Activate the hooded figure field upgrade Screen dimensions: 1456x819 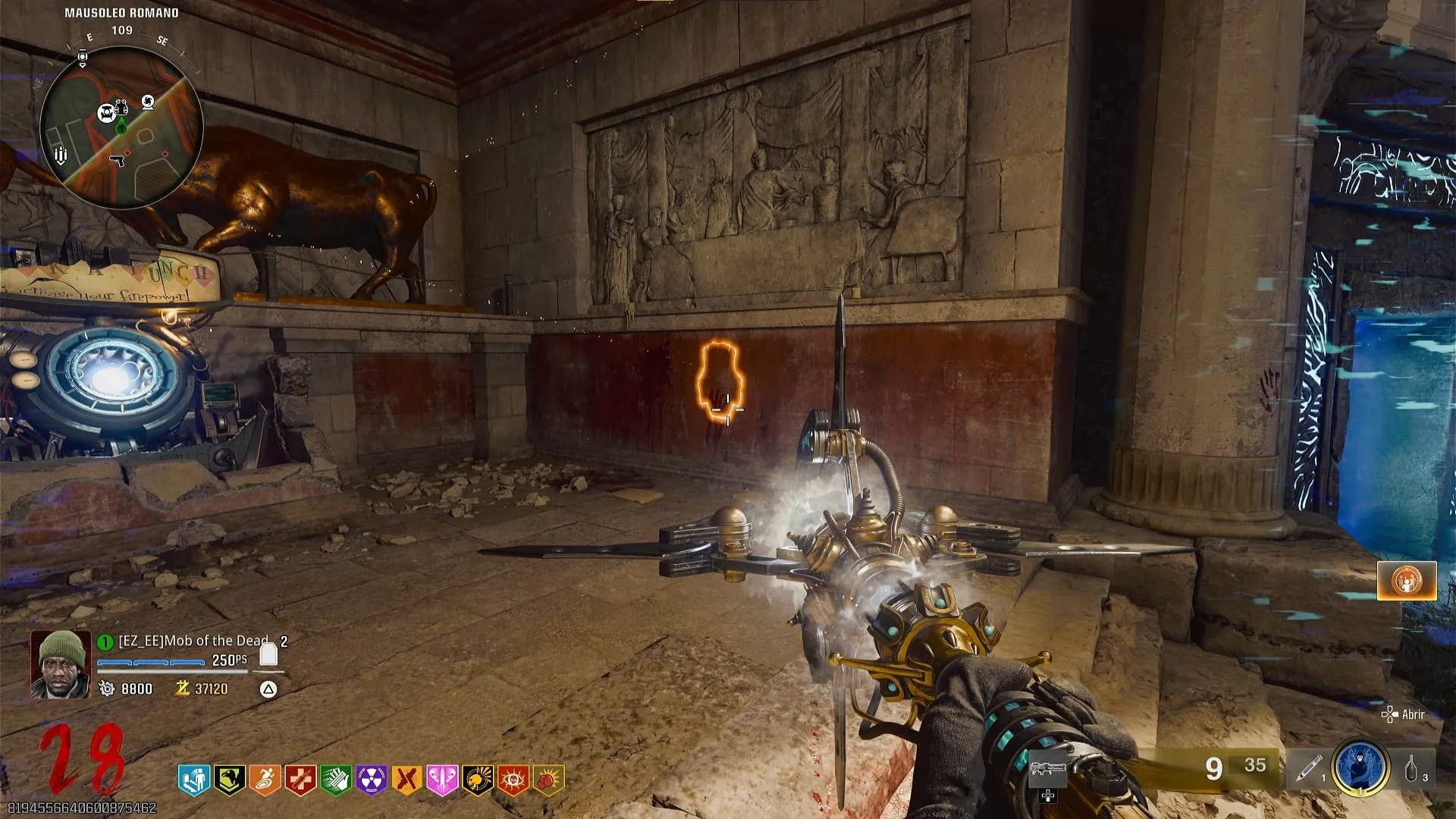click(1360, 768)
